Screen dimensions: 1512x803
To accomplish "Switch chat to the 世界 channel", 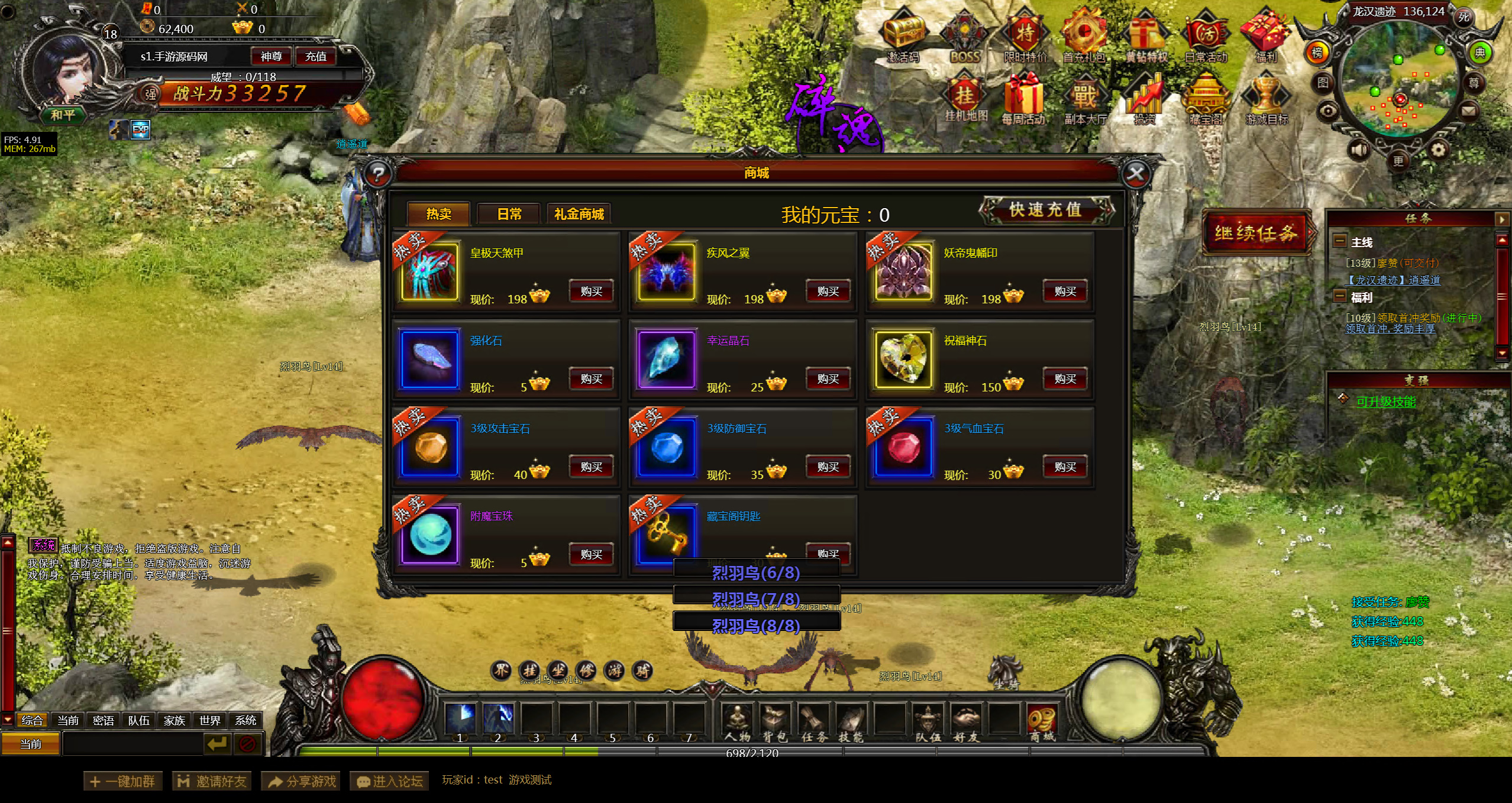I will (209, 720).
